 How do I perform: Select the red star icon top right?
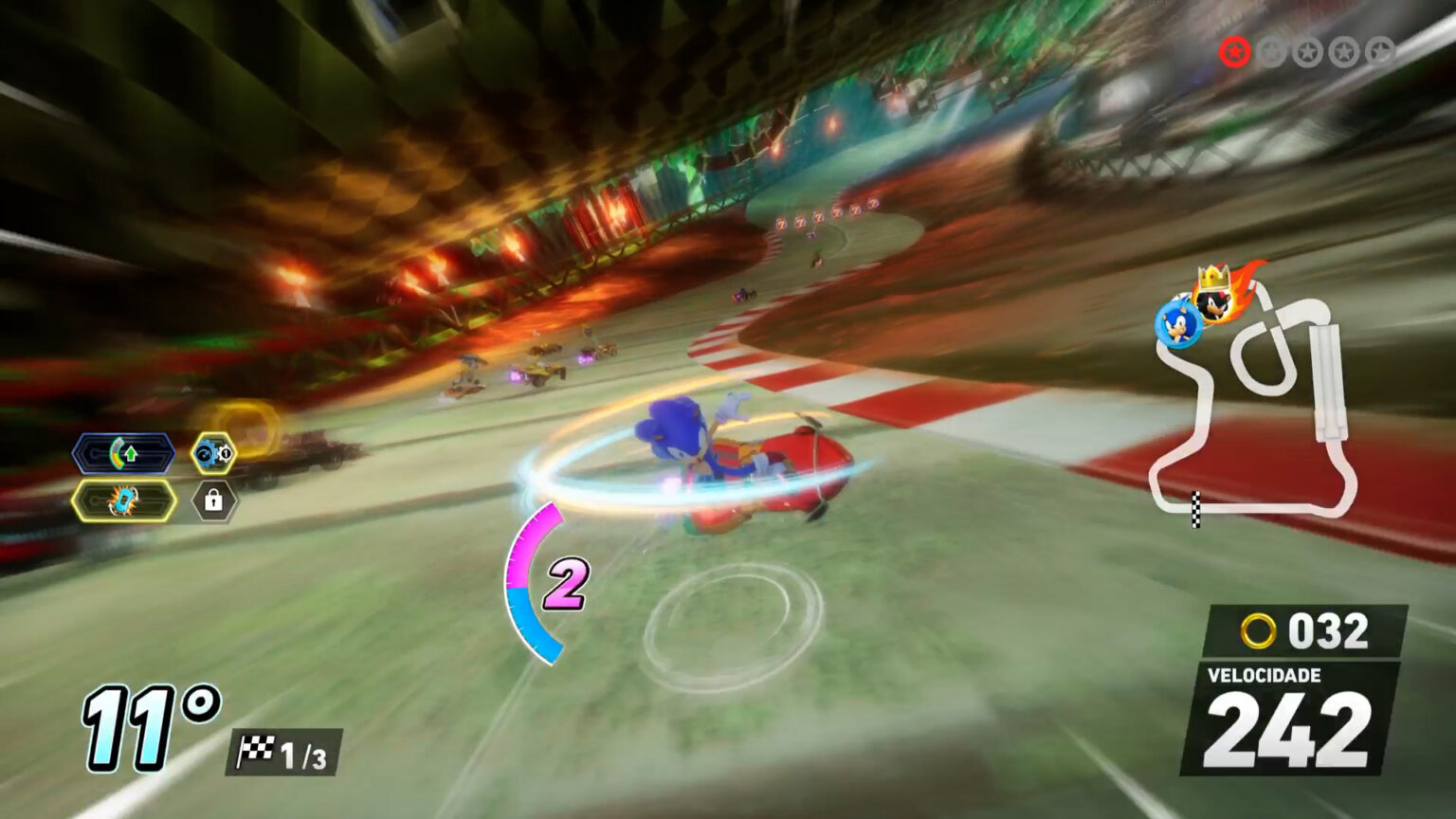[1235, 51]
